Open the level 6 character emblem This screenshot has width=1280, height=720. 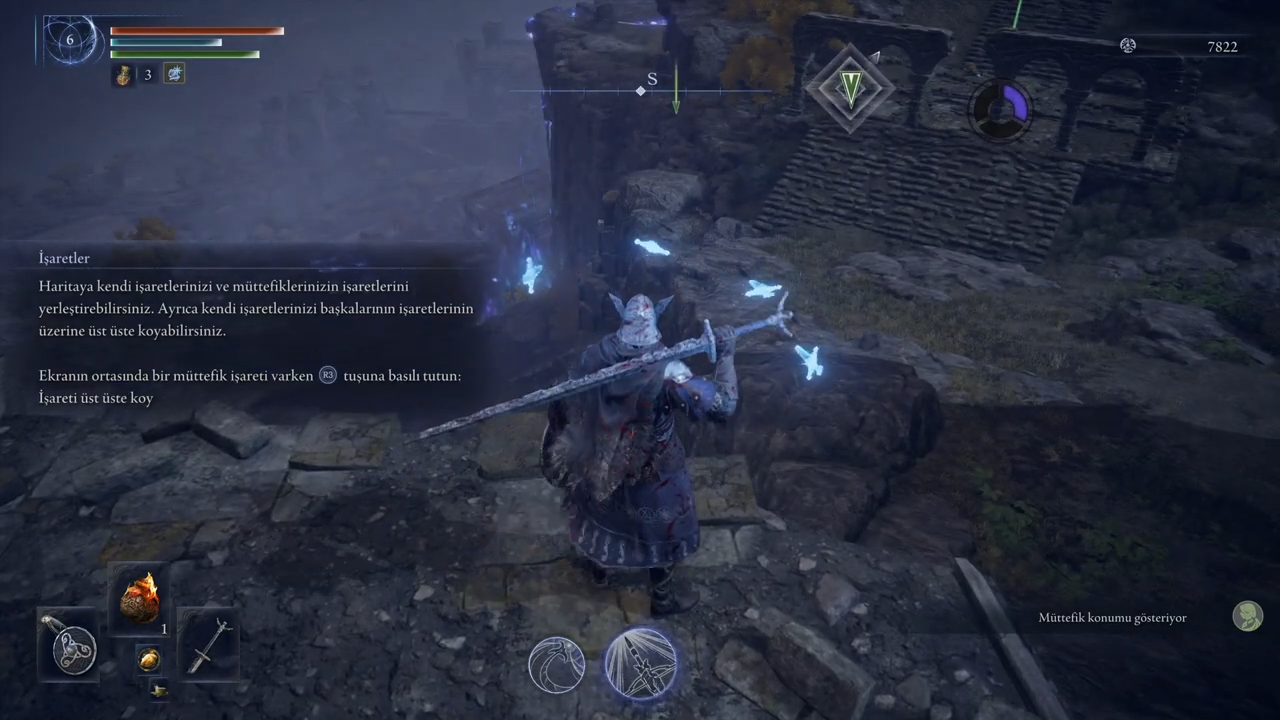(70, 41)
